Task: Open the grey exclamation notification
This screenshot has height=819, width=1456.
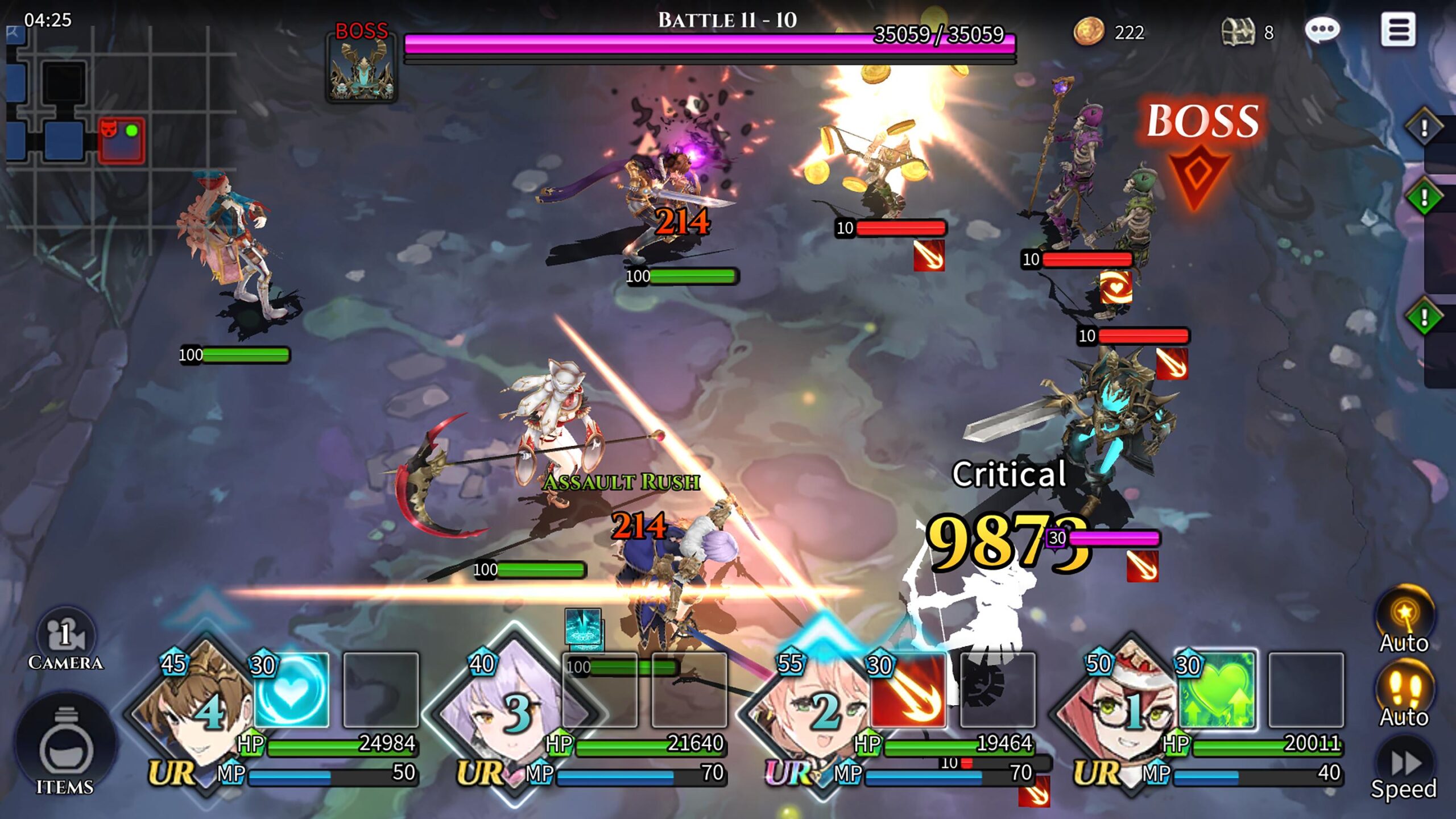Action: coord(1424,127)
